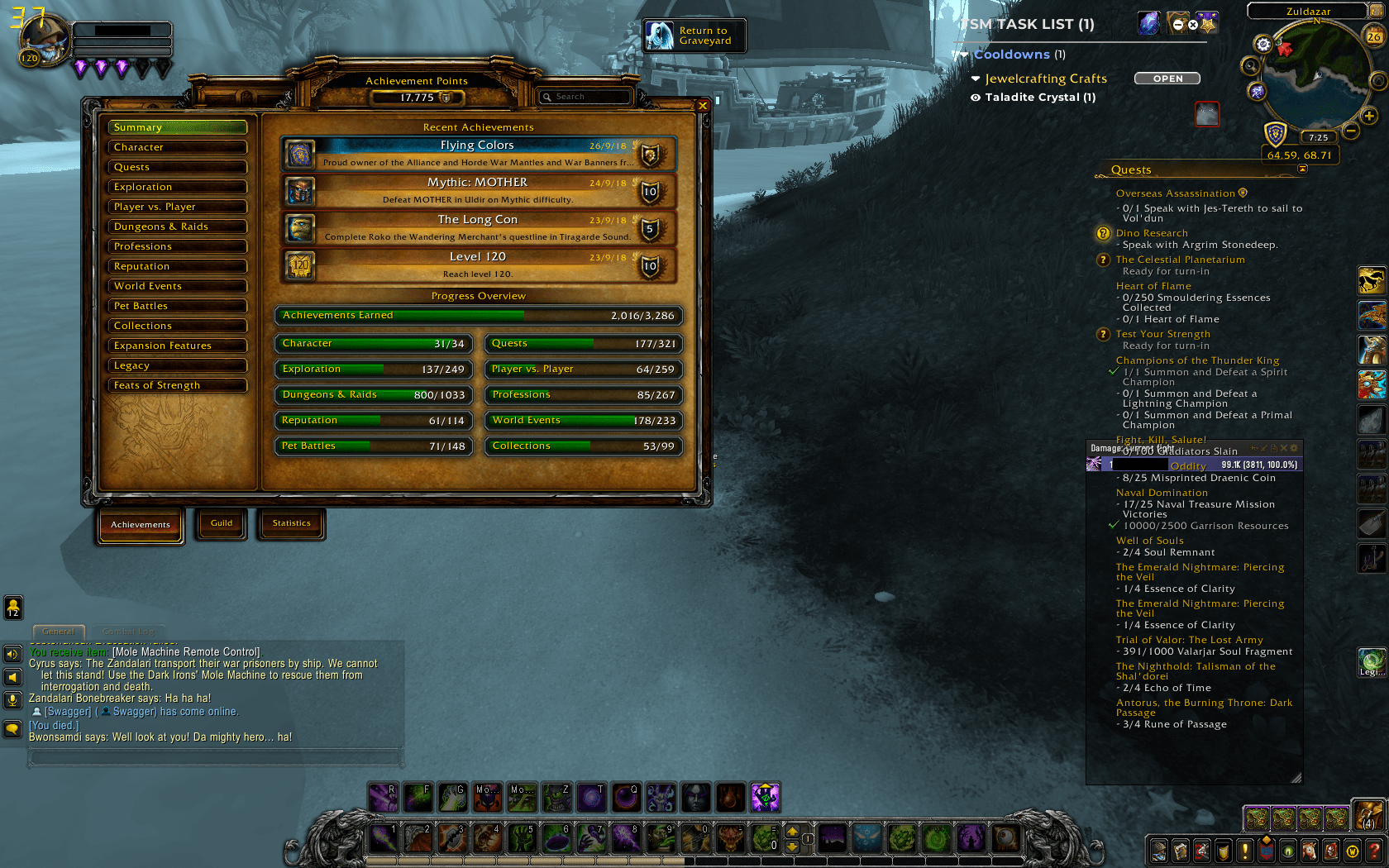Open minimap settings via the gear icon
Image resolution: width=1389 pixels, height=868 pixels.
pyautogui.click(x=1263, y=45)
